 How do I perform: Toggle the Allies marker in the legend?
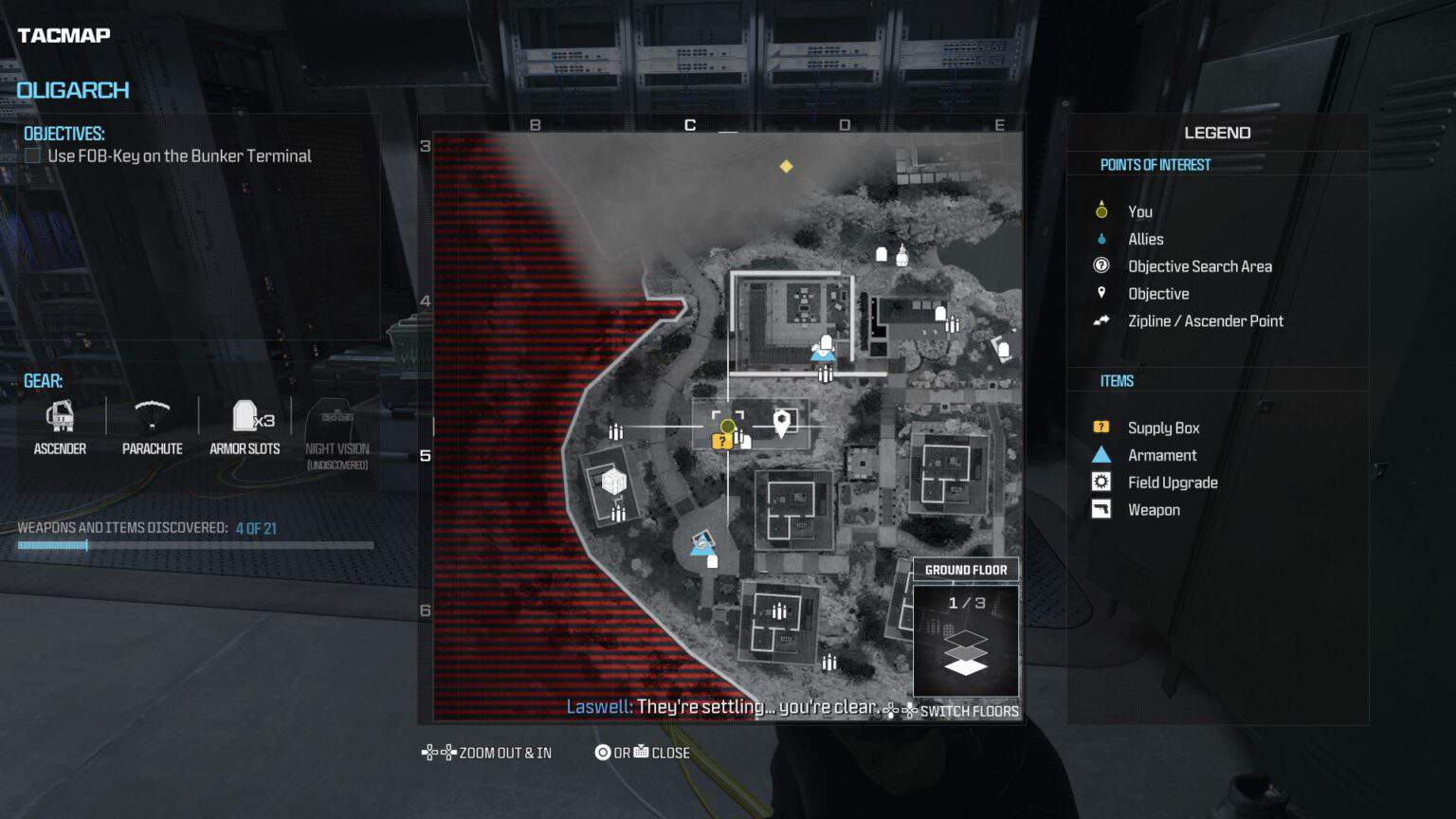point(1101,239)
